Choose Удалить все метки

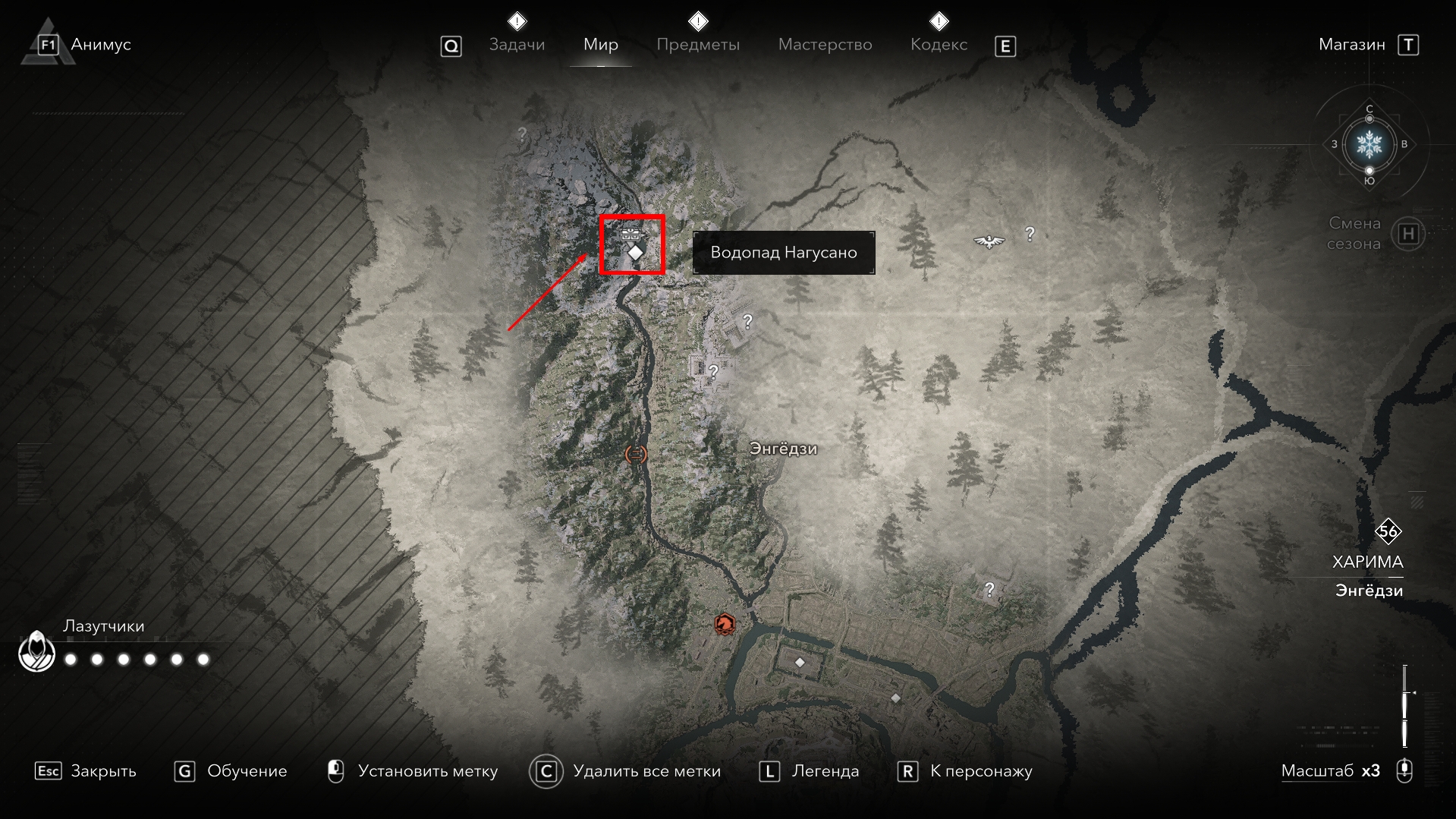pyautogui.click(x=624, y=771)
